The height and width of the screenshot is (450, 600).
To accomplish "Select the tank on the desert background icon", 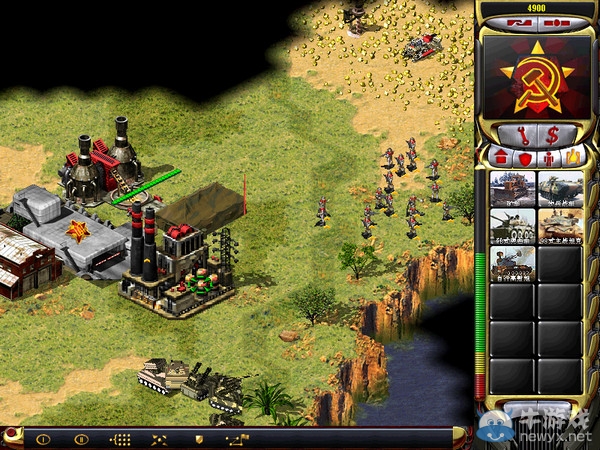I will click(560, 226).
